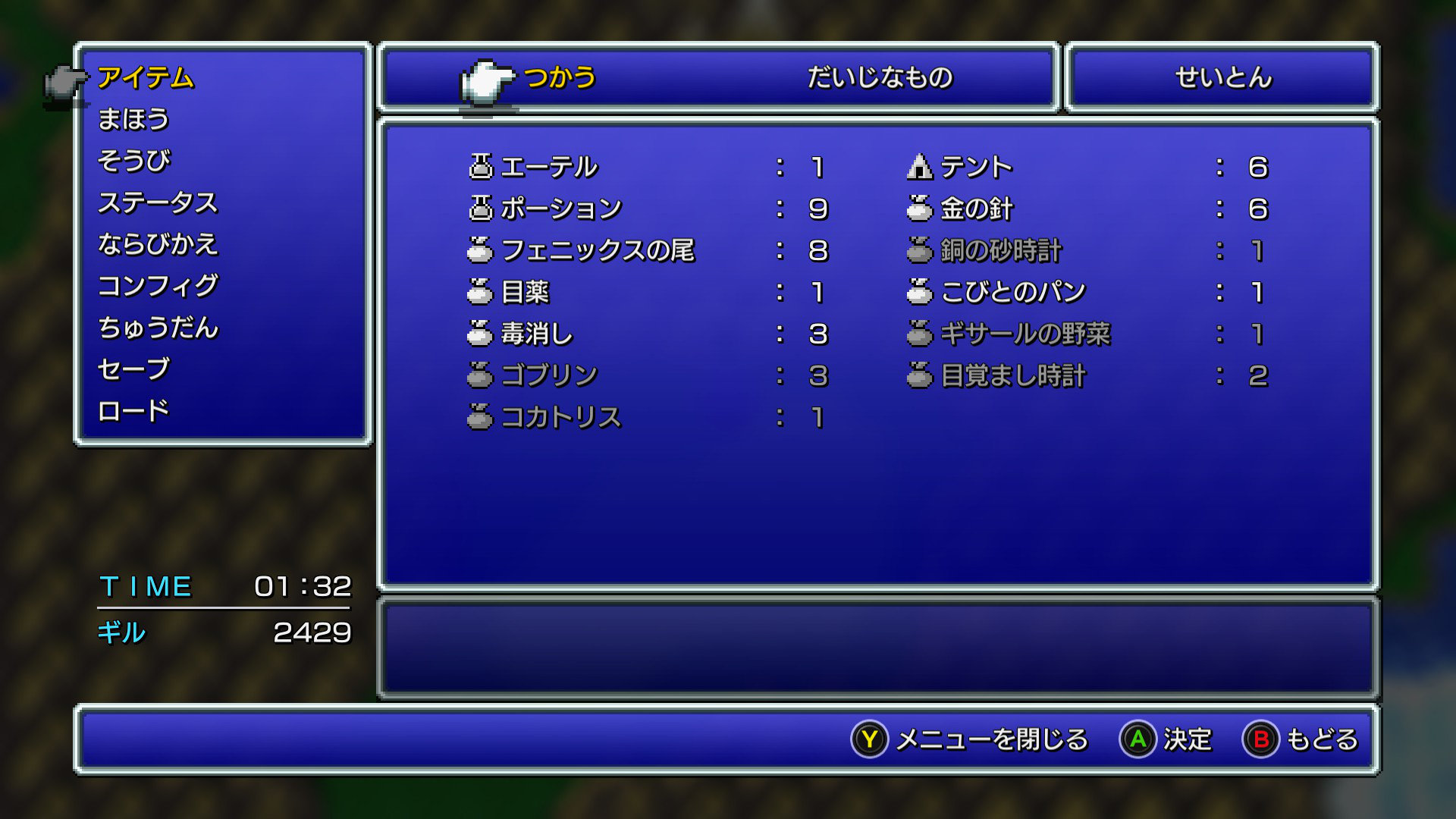Select the 毒消し item
Screen dimensions: 1456x819
(x=537, y=334)
